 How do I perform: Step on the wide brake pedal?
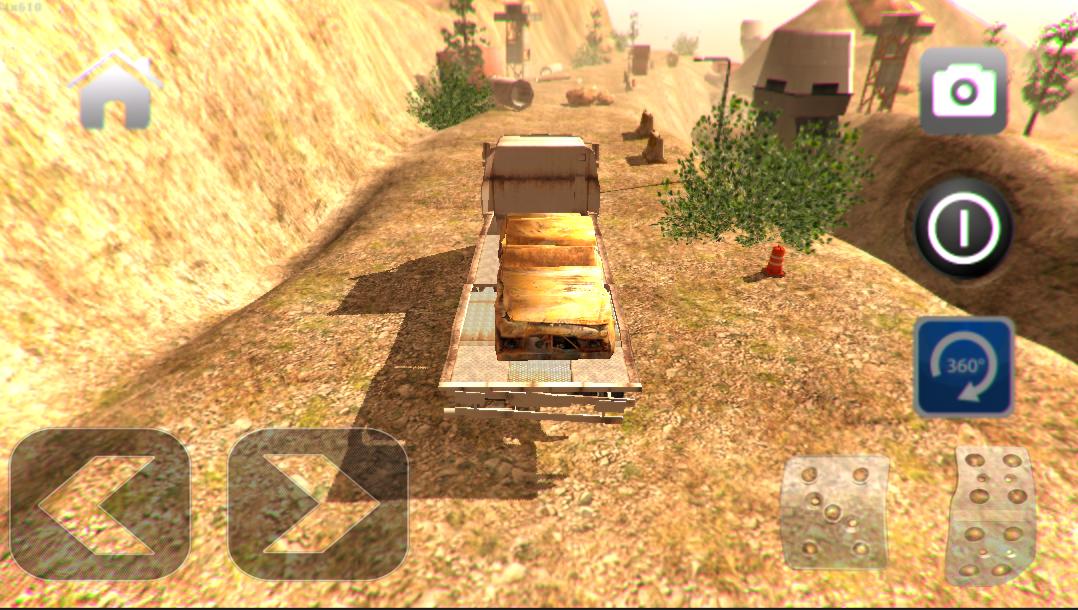(834, 512)
